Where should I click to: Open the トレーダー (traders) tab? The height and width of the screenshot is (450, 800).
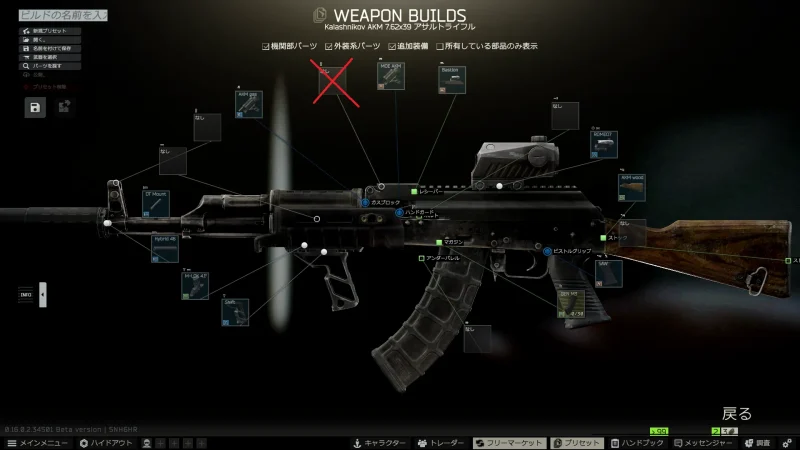pos(441,442)
